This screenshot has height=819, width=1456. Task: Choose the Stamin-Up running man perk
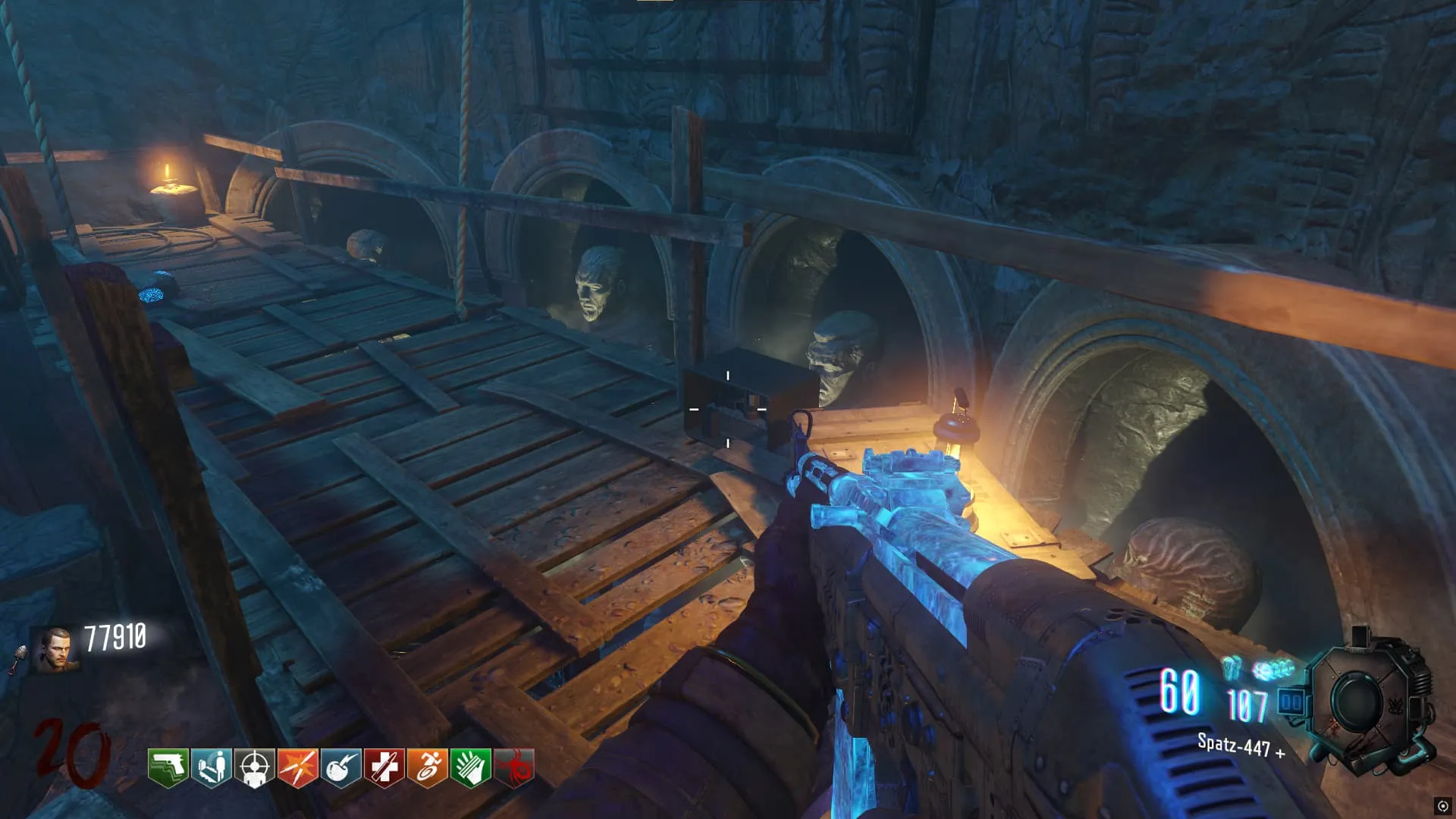click(428, 767)
